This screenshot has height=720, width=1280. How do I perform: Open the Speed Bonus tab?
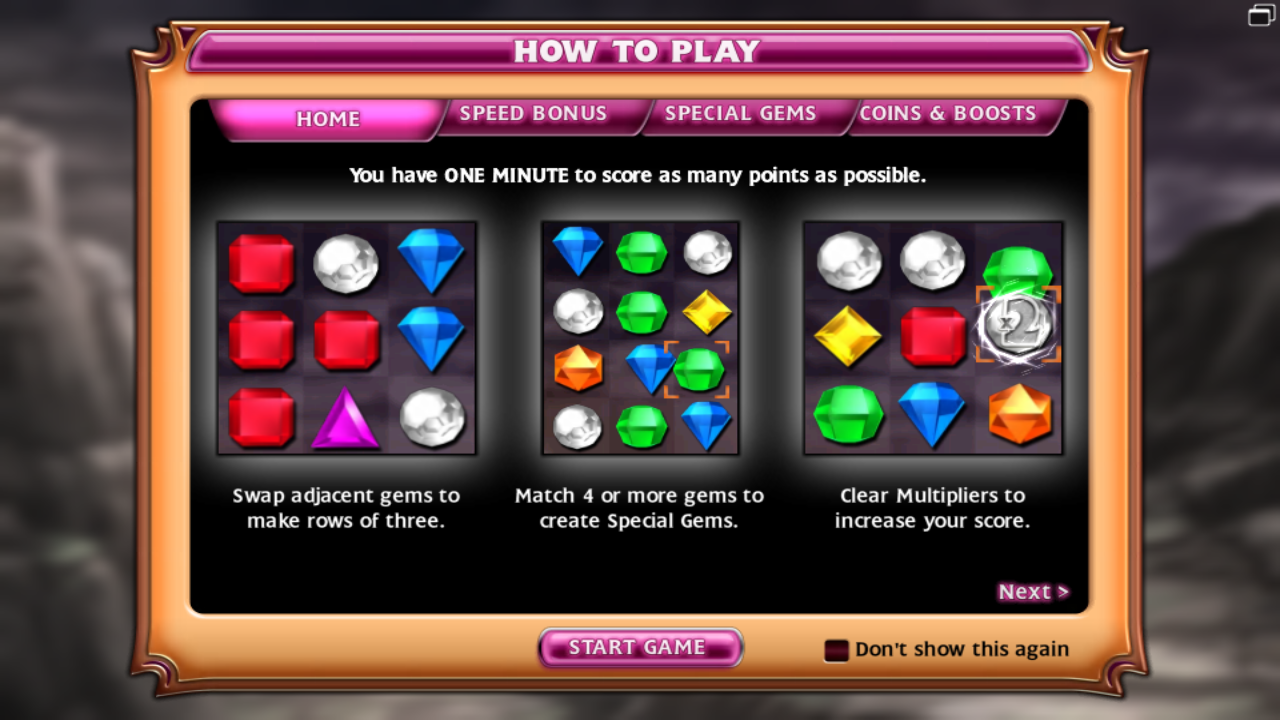pos(533,114)
